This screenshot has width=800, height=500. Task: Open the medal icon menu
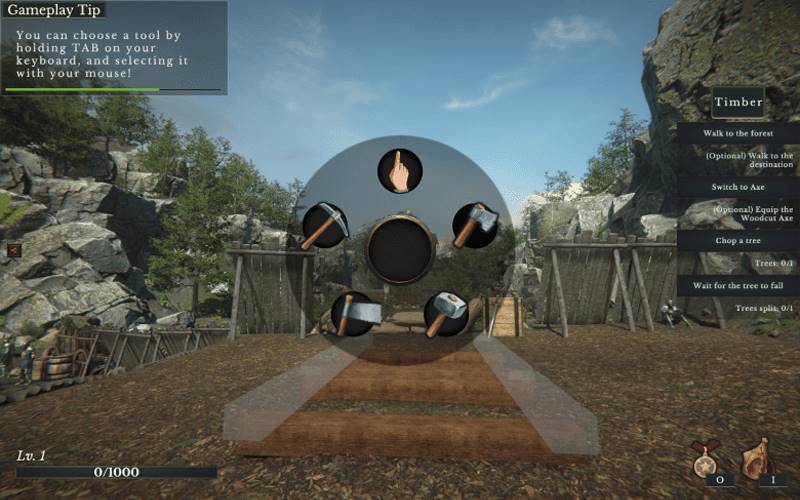pyautogui.click(x=709, y=460)
